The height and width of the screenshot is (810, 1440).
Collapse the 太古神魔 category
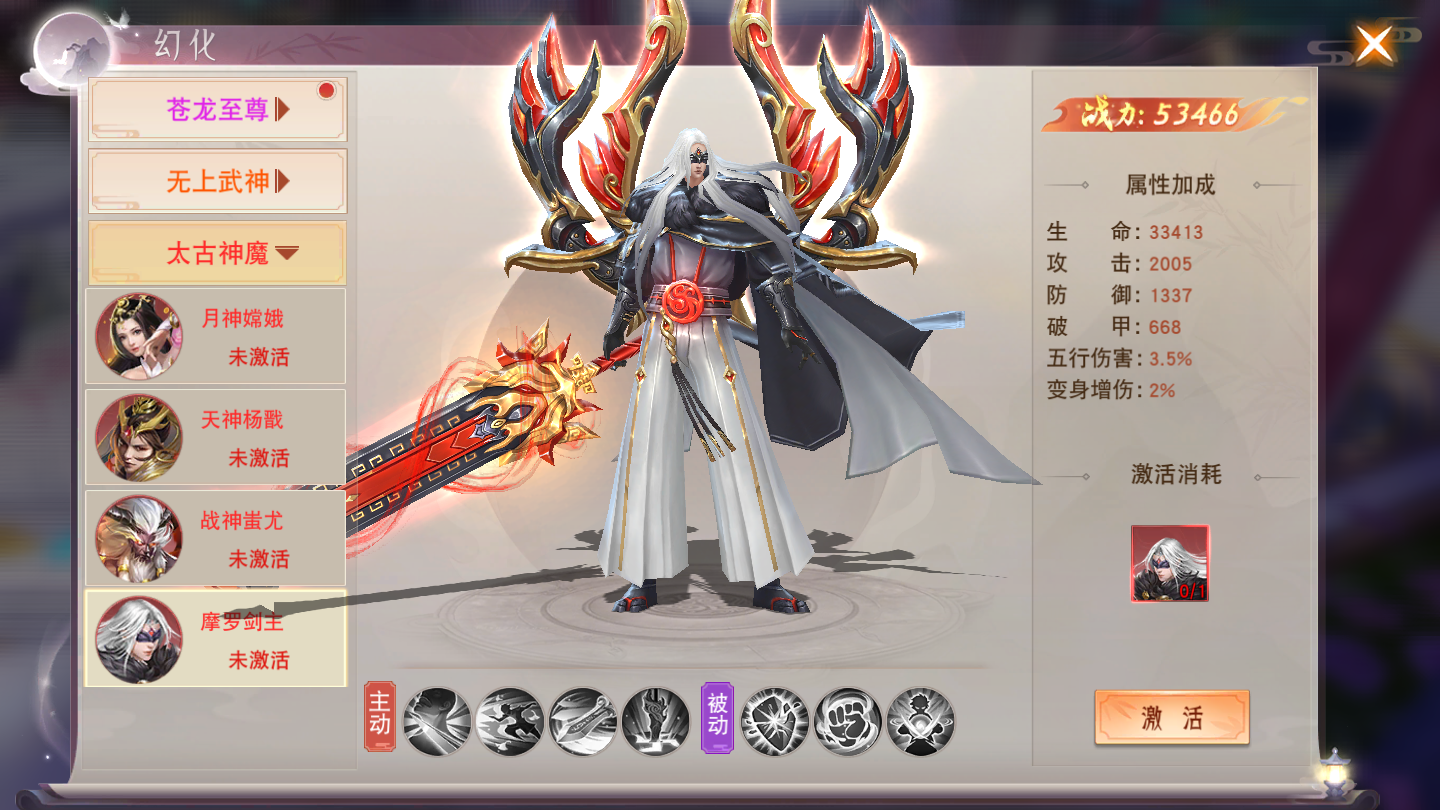[217, 252]
